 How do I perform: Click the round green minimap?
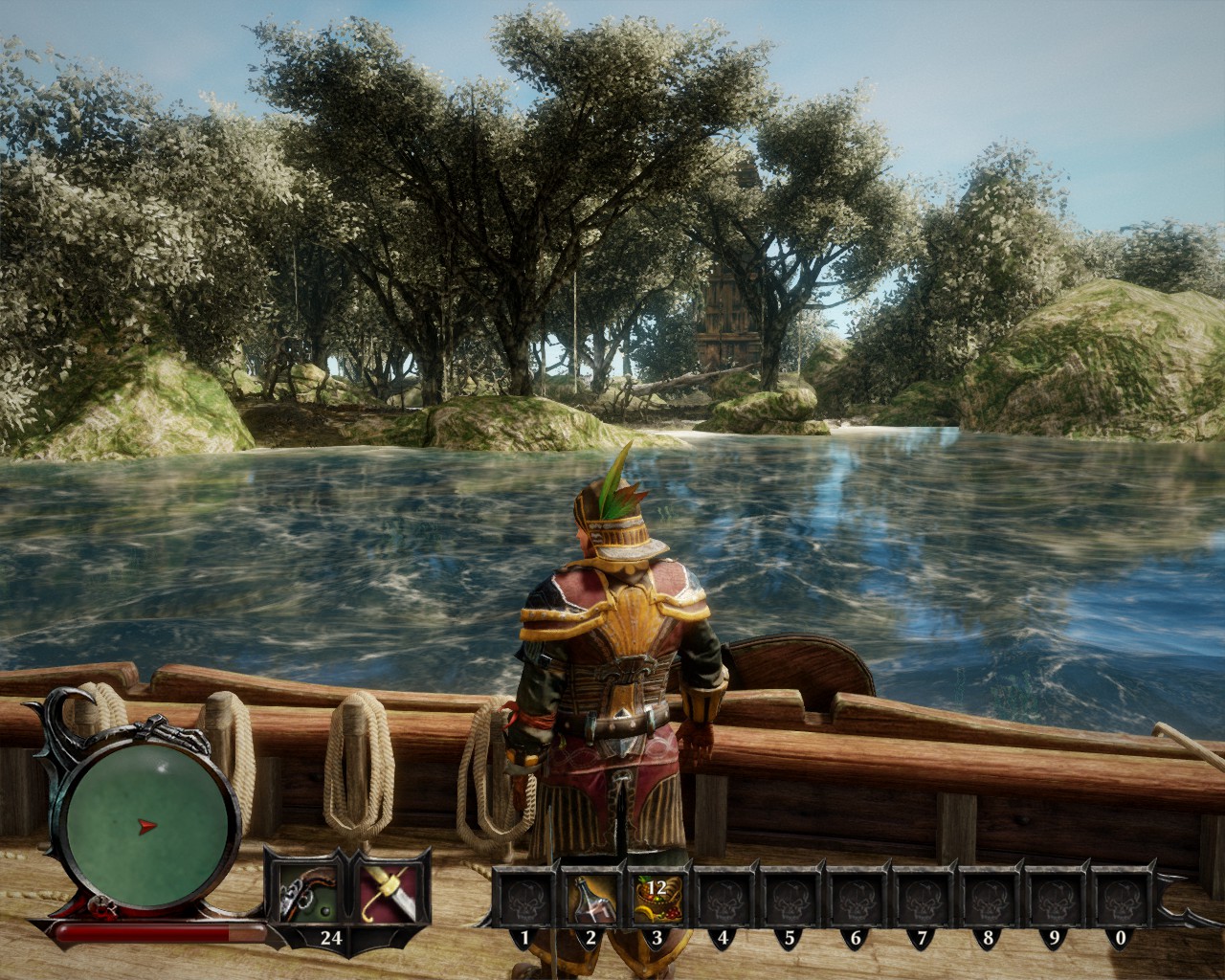click(151, 825)
